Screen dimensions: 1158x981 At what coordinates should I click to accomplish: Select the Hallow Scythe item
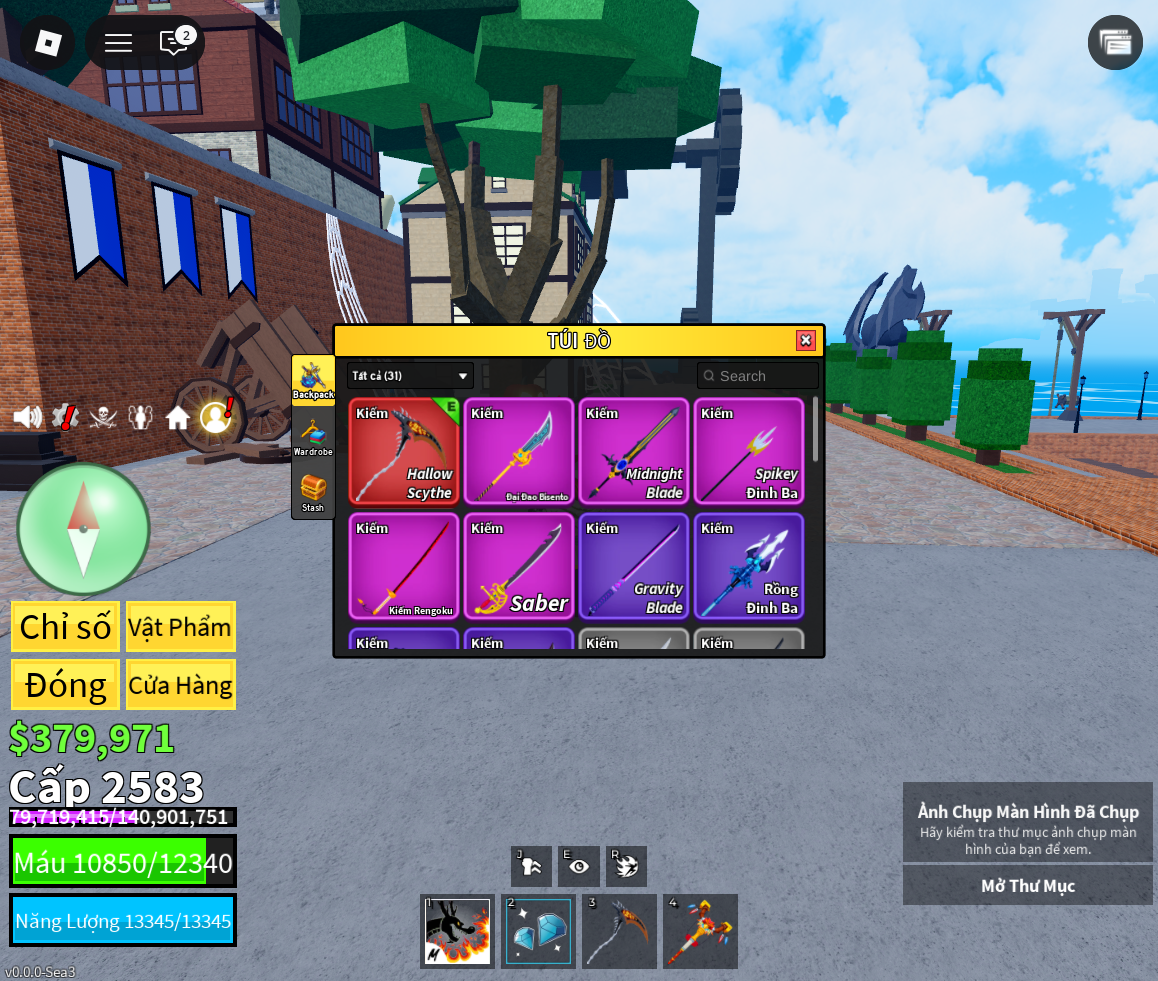(404, 451)
